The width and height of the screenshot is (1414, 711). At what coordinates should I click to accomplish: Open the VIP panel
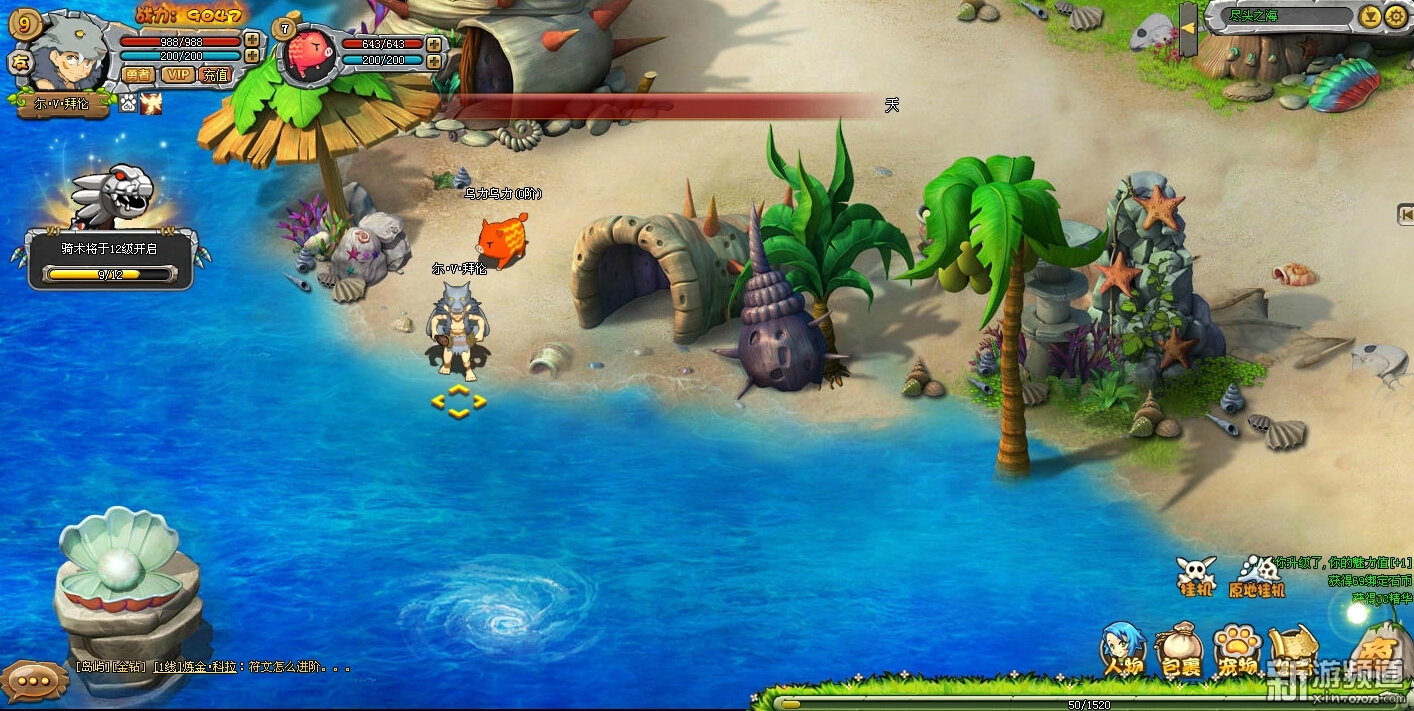pyautogui.click(x=178, y=74)
